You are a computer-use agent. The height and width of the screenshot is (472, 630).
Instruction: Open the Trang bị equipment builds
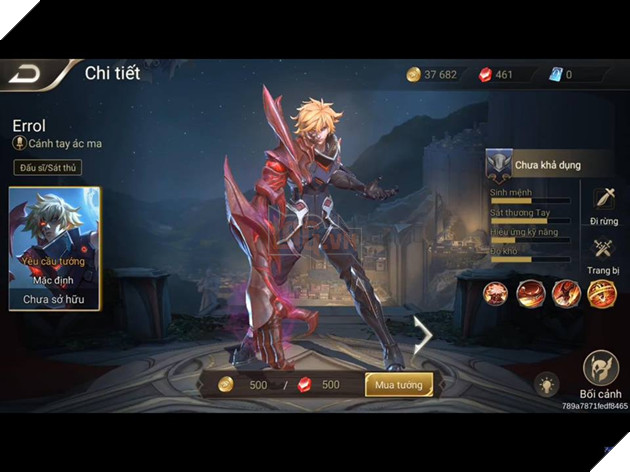point(603,252)
